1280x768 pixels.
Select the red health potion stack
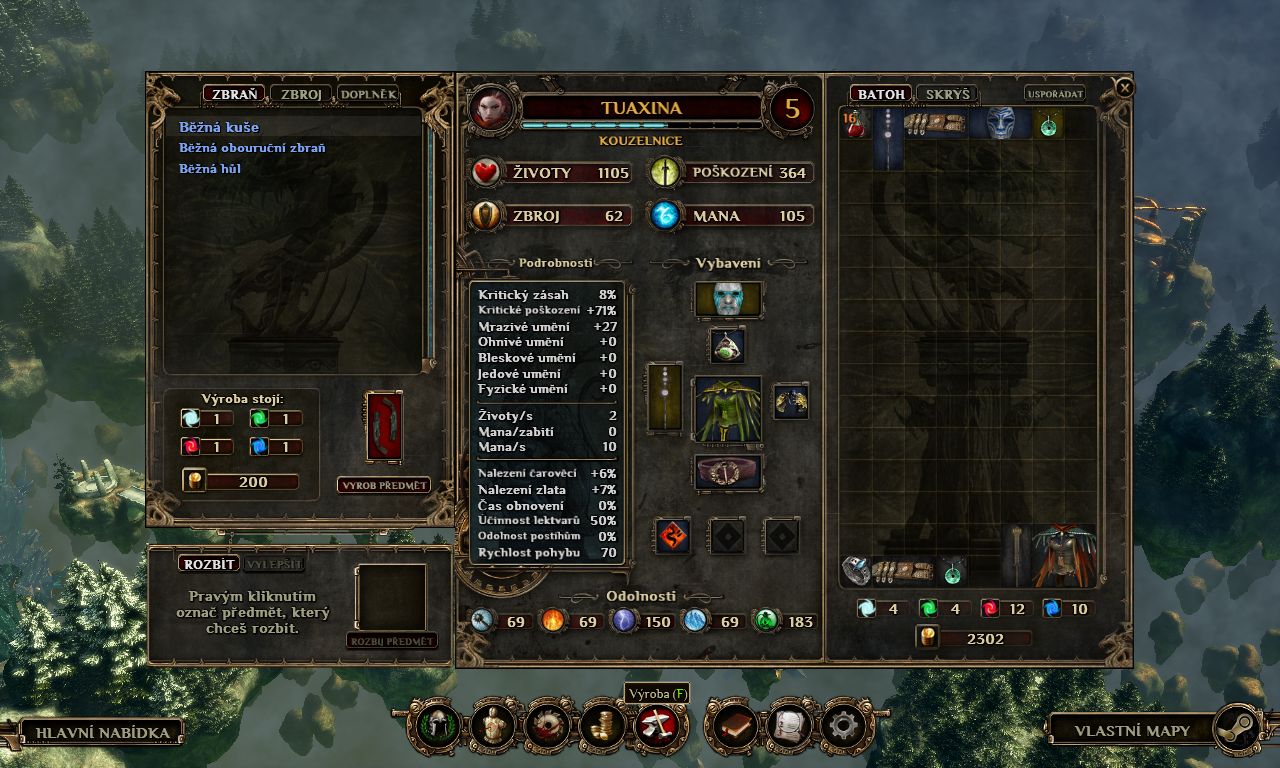(x=855, y=124)
